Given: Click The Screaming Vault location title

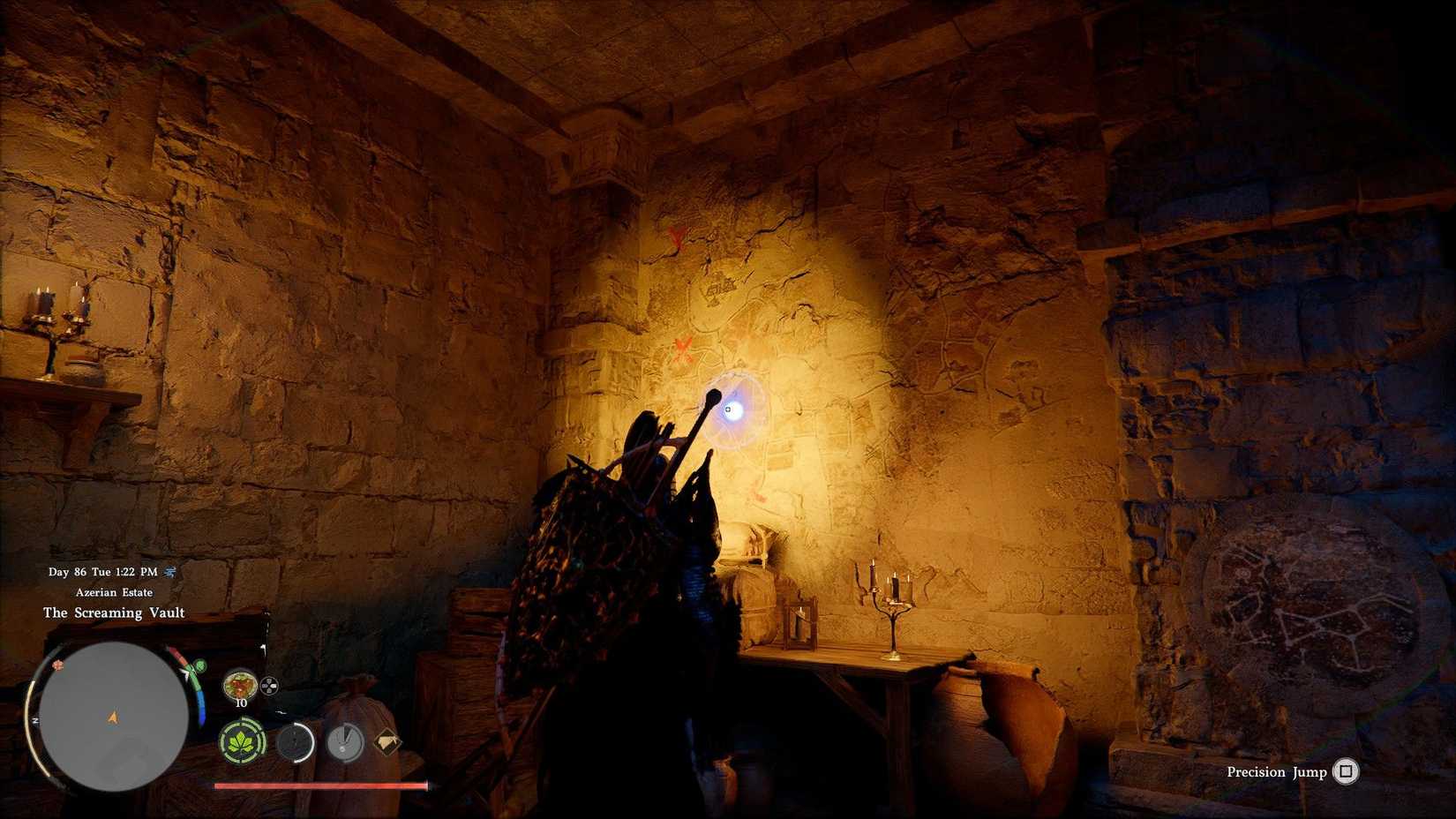Looking at the screenshot, I should click(x=114, y=612).
